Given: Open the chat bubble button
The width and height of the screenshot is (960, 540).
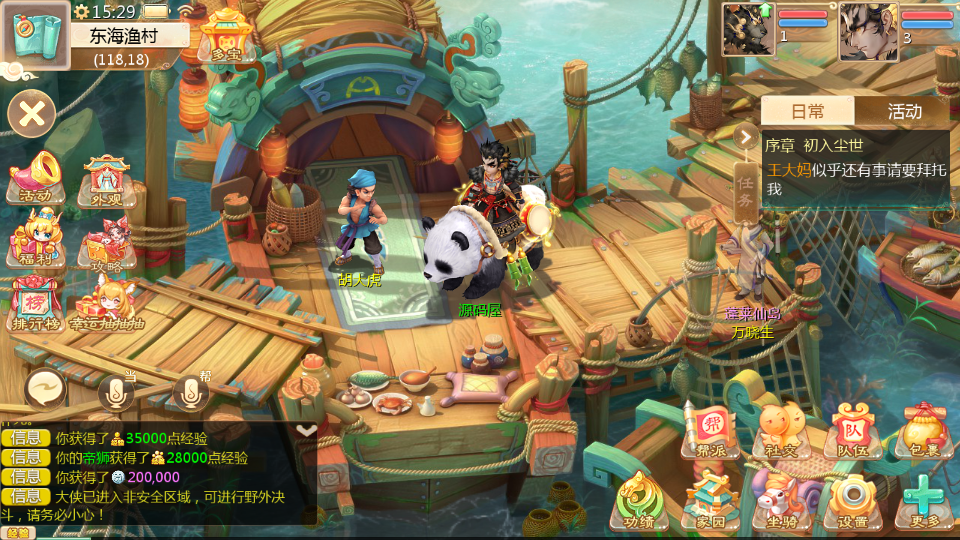Looking at the screenshot, I should tap(46, 388).
